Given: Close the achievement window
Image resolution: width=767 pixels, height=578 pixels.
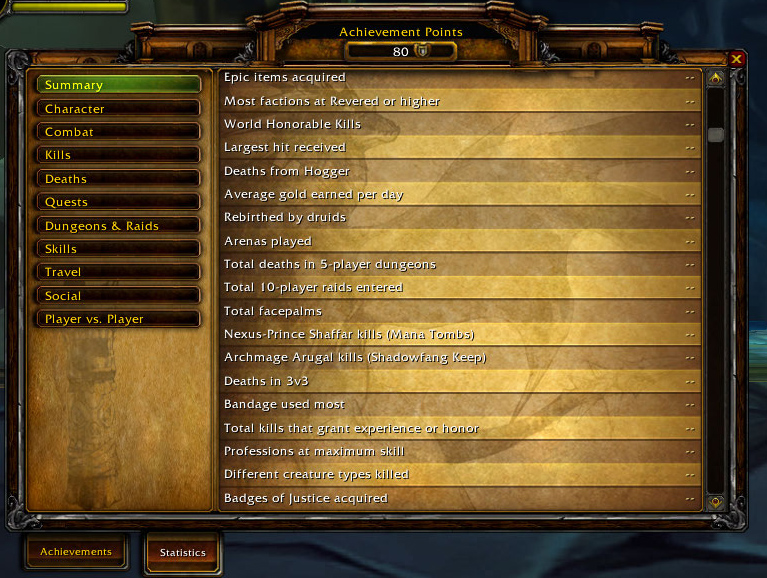Looking at the screenshot, I should (737, 59).
